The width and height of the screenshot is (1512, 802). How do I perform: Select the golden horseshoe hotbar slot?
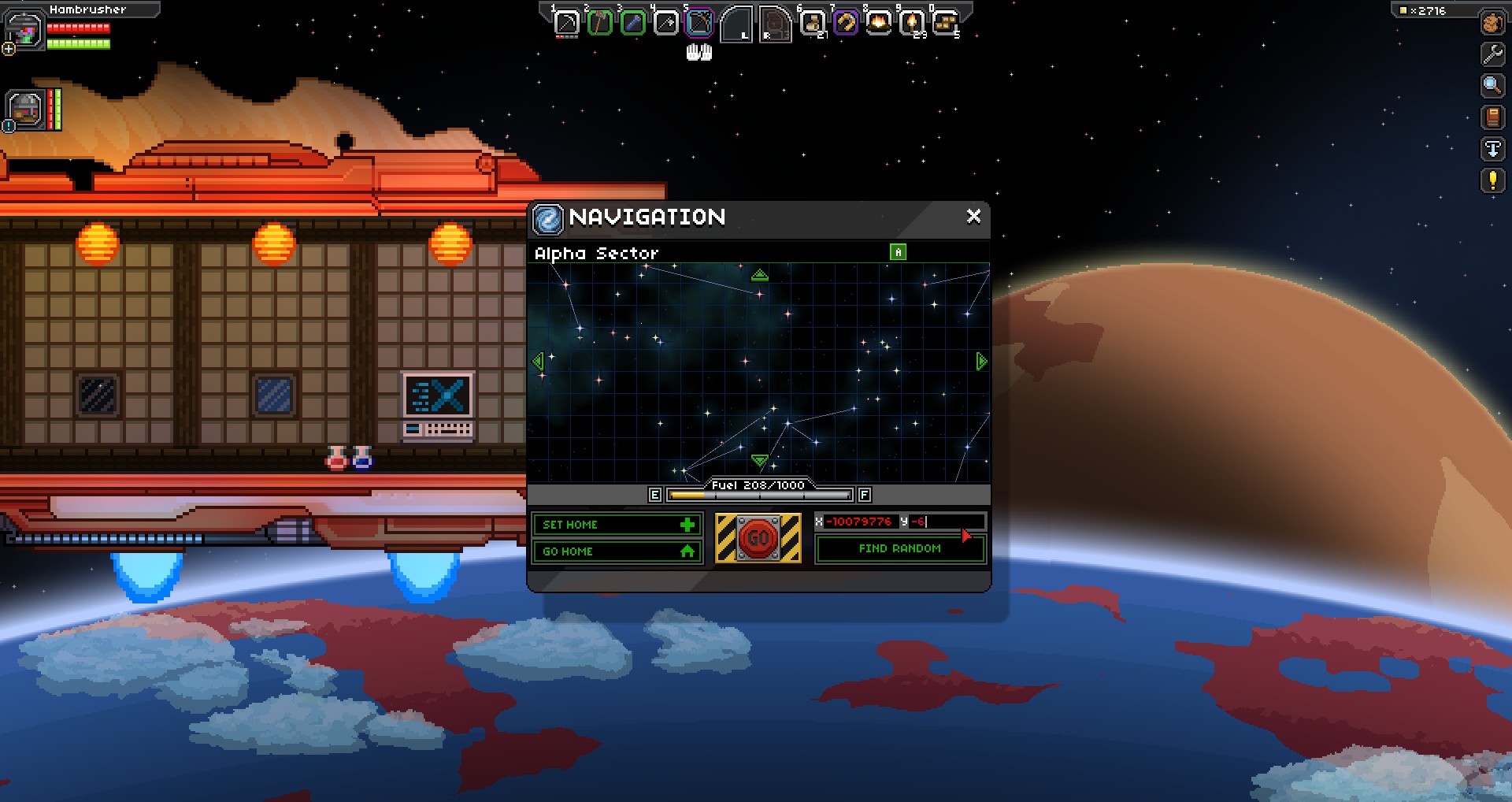(845, 23)
